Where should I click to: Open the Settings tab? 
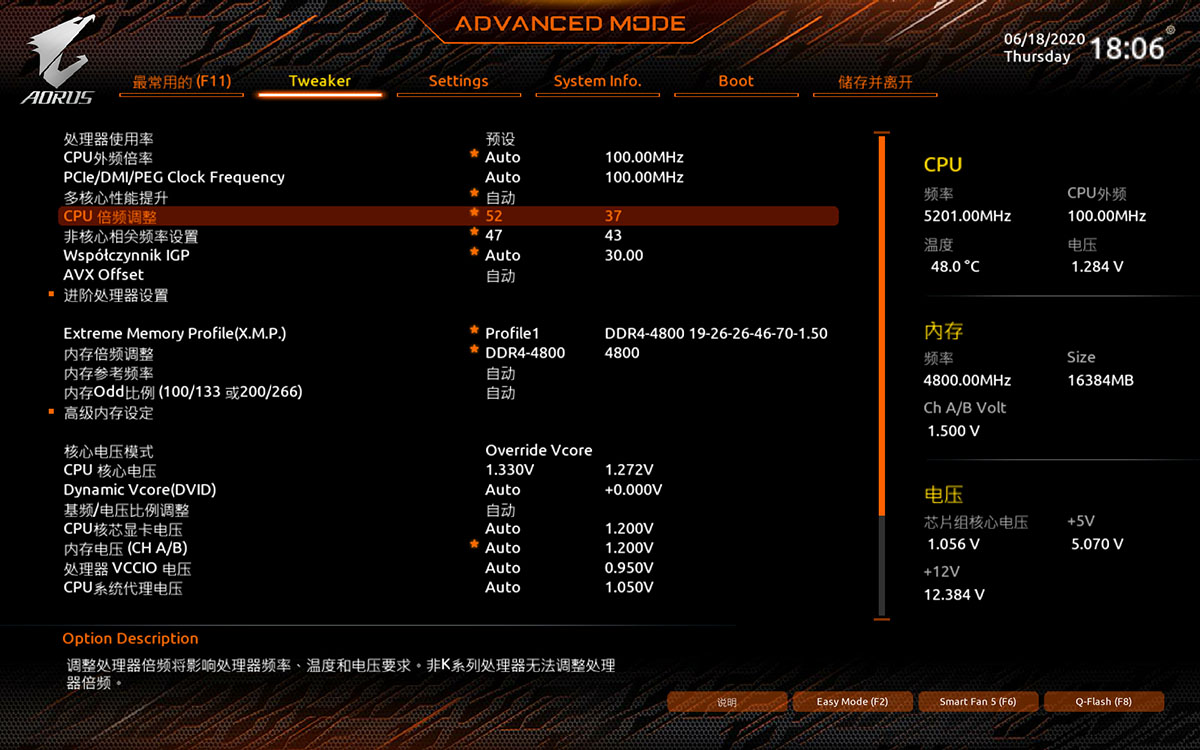coord(458,81)
